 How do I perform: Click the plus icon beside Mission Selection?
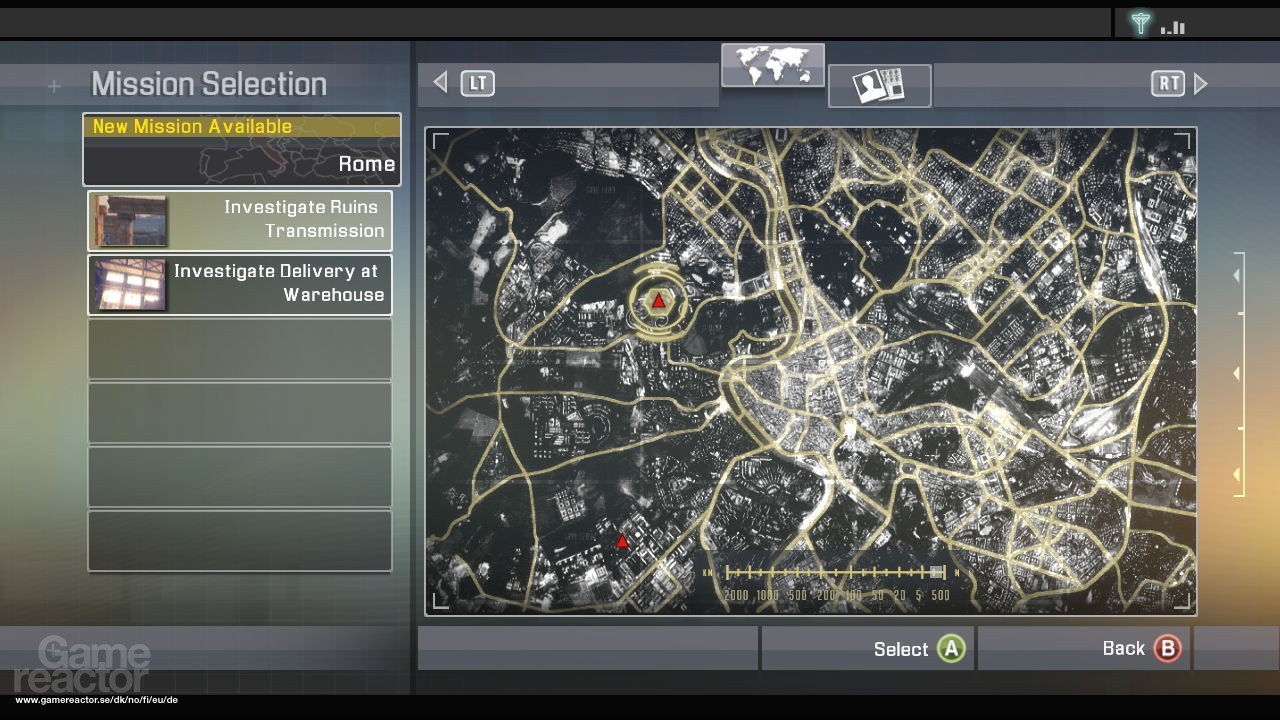click(x=54, y=86)
